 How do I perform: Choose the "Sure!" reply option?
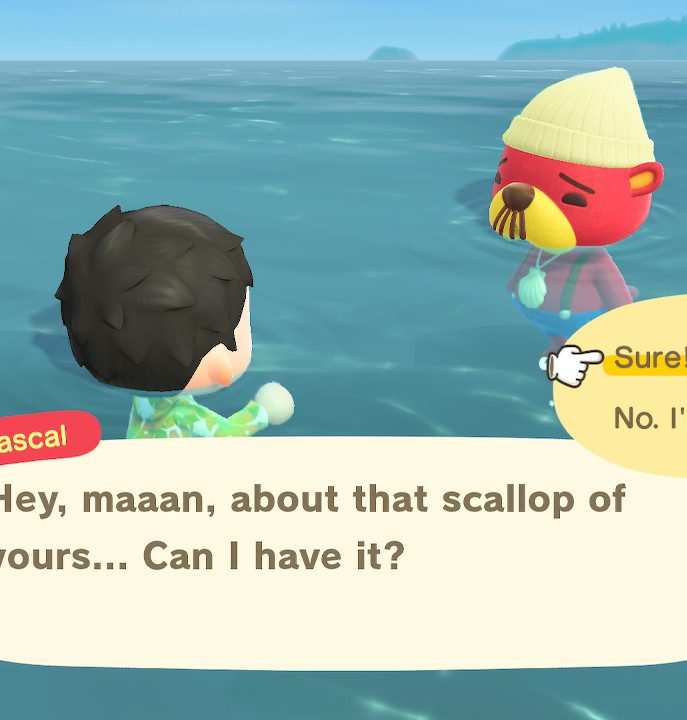649,358
